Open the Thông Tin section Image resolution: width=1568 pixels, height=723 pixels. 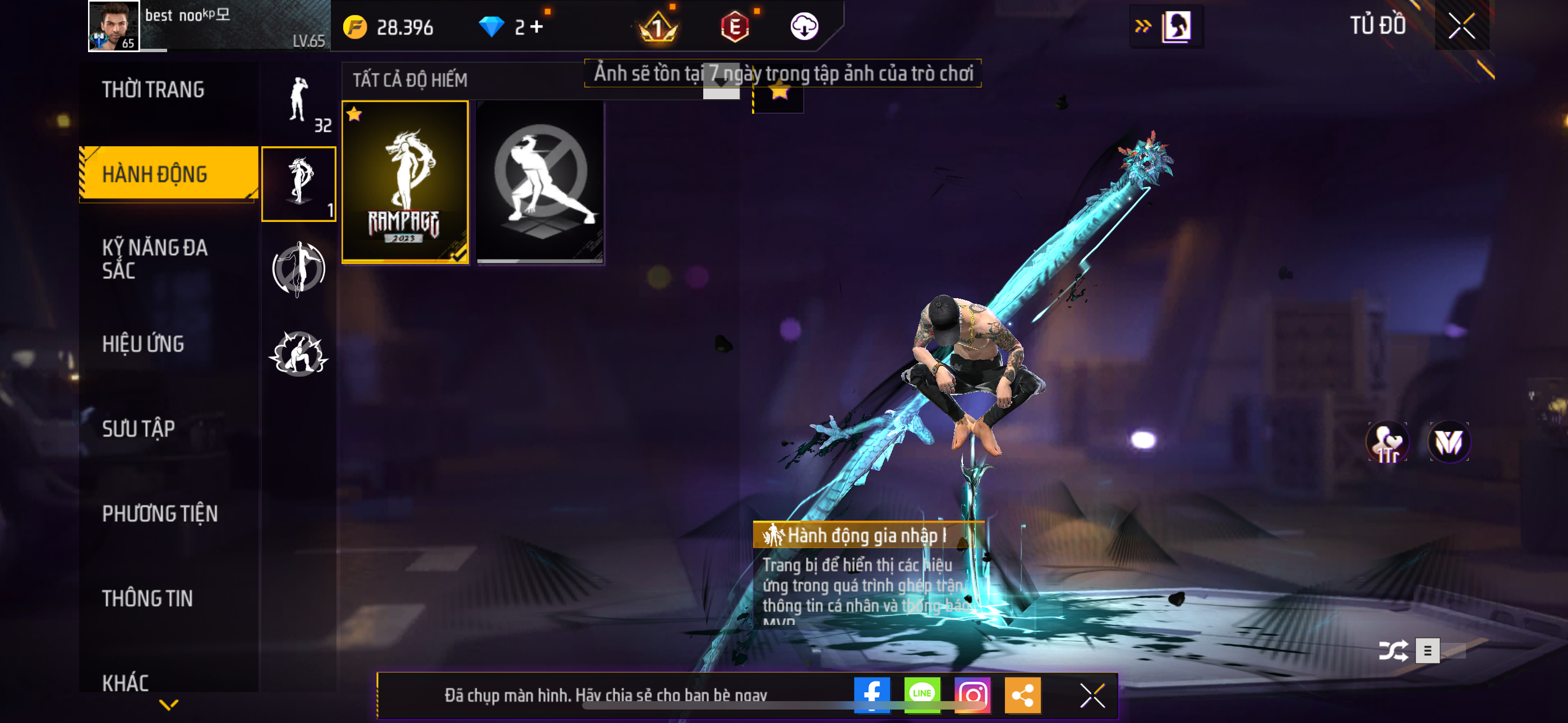(x=147, y=598)
